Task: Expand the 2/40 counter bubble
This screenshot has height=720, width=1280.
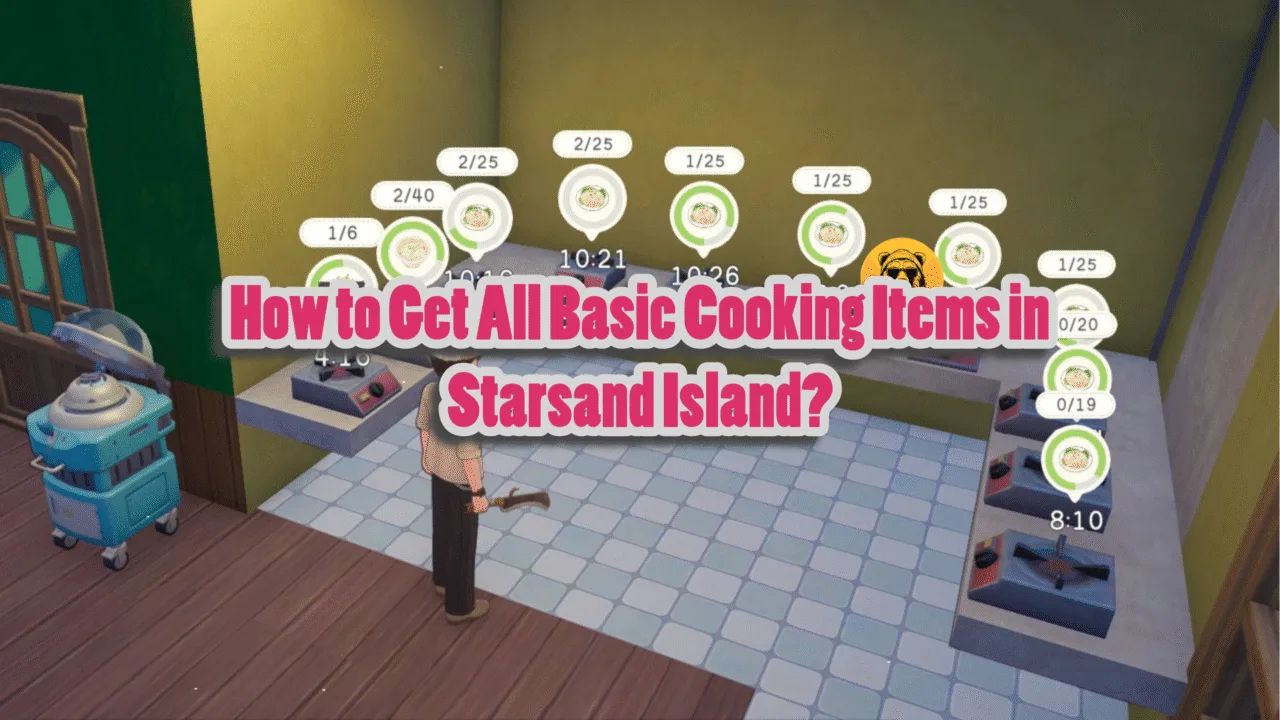Action: coord(413,196)
